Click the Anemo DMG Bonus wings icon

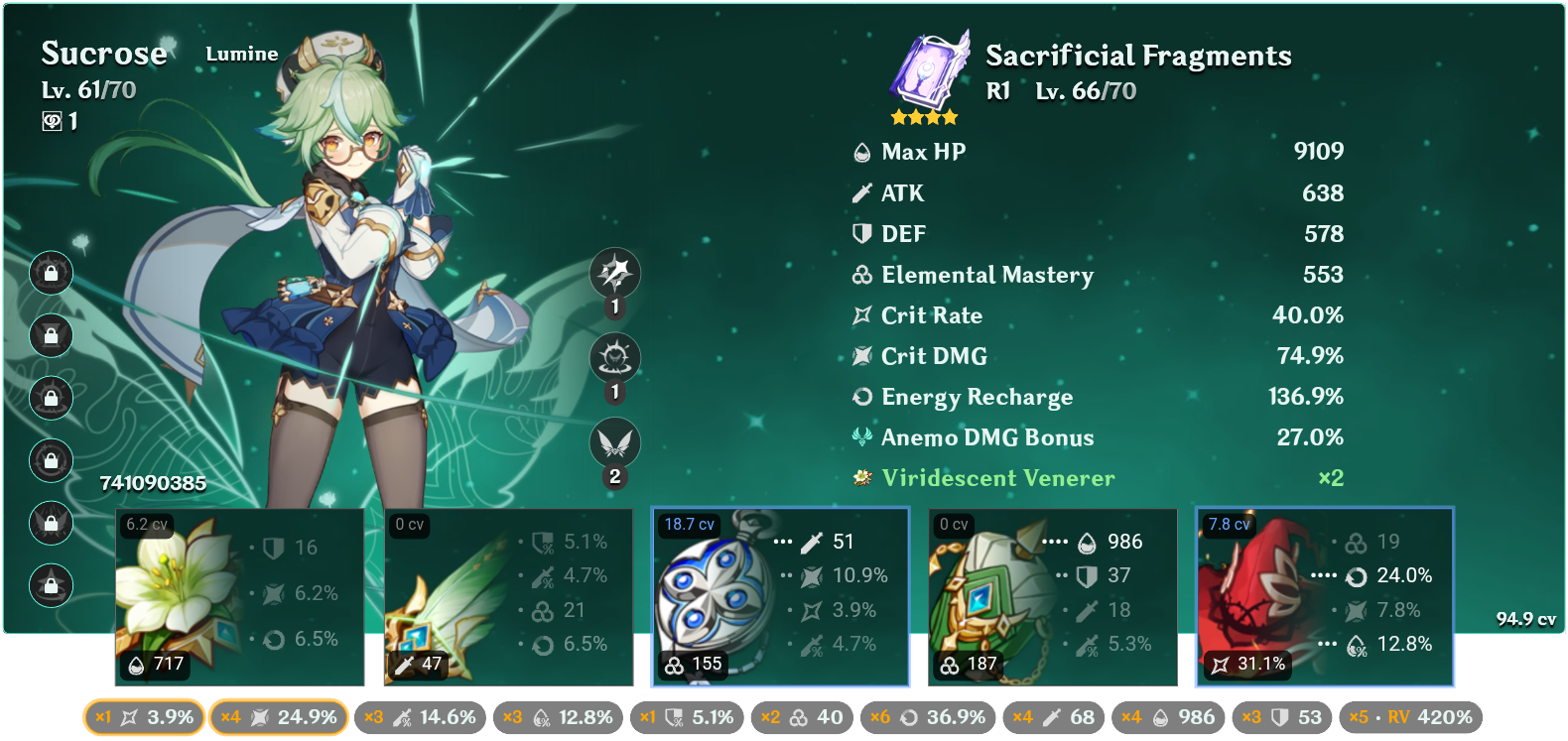click(x=861, y=436)
